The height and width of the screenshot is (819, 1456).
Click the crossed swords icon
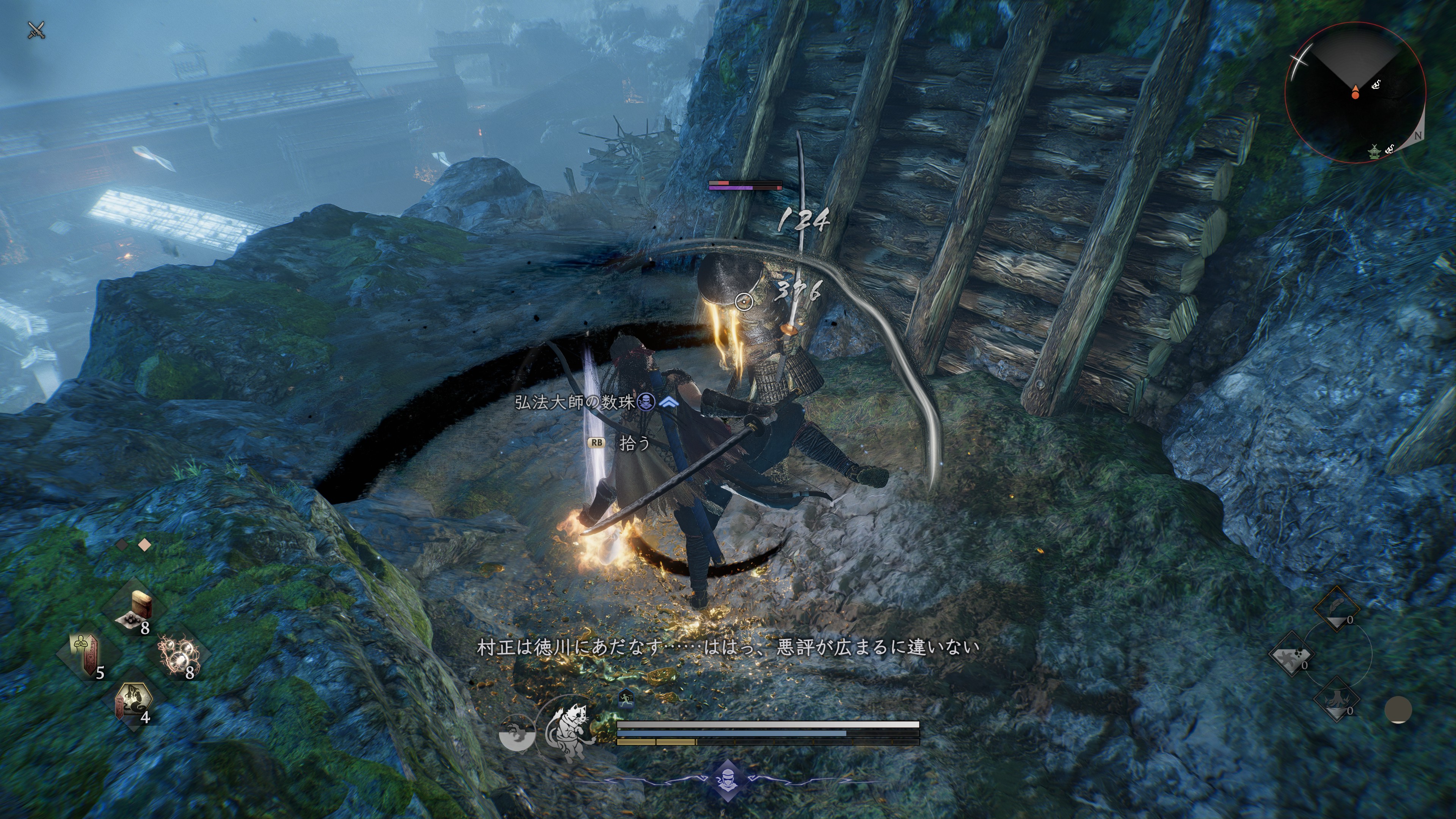tap(36, 30)
